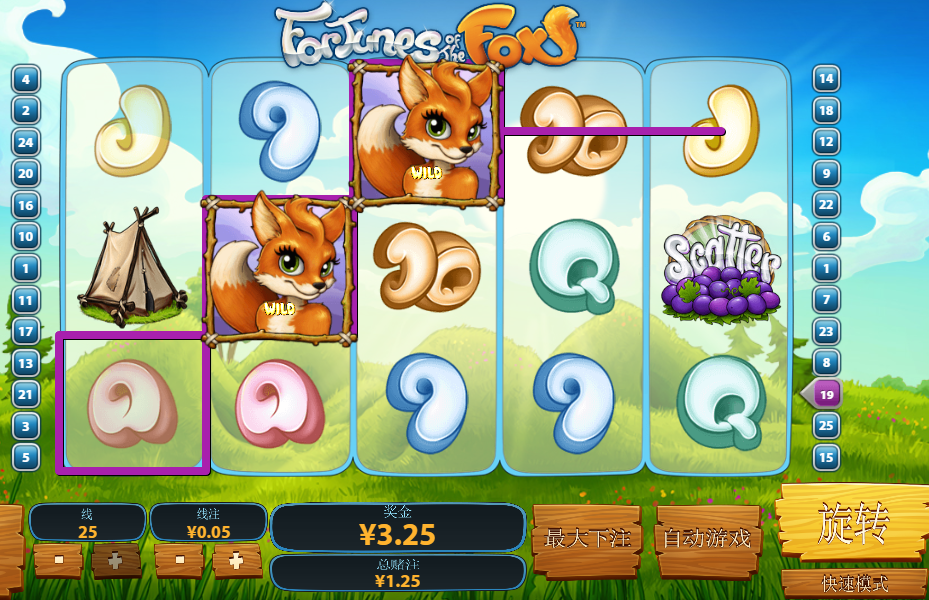Select payline 19 marker
The image size is (929, 600).
[x=826, y=394]
